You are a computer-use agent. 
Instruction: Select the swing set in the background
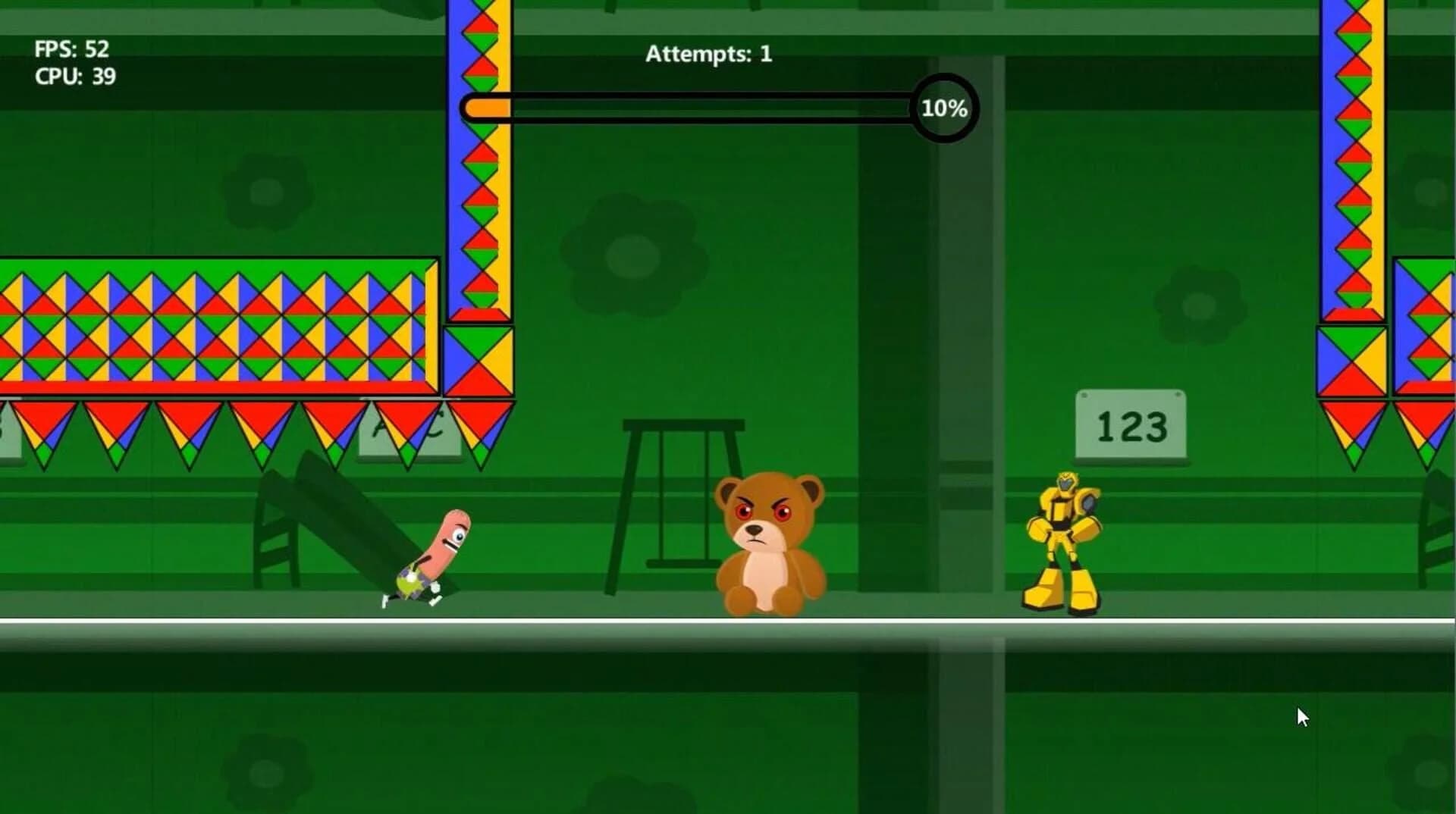(682, 500)
